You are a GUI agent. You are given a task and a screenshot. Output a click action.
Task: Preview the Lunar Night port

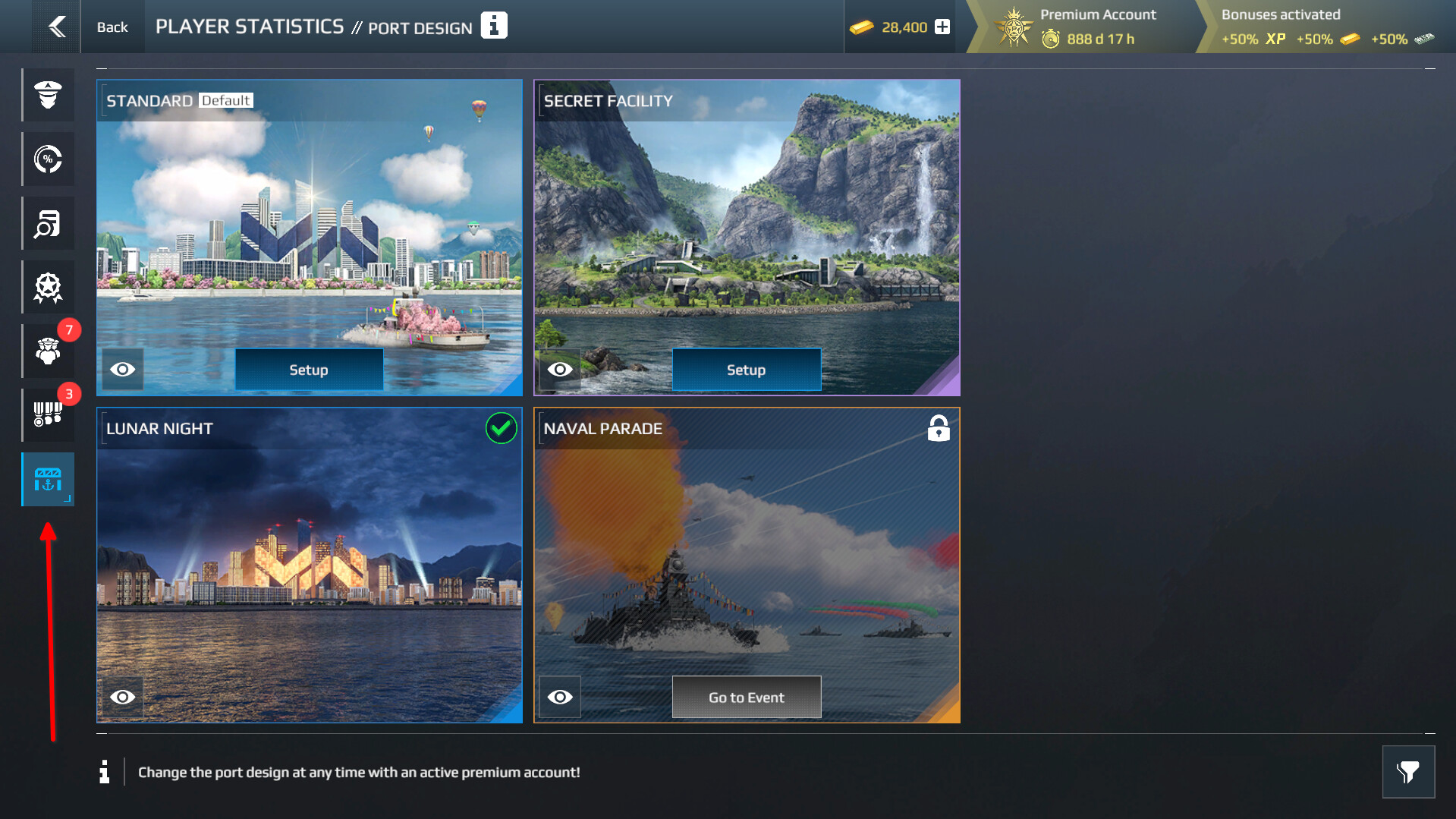click(123, 697)
